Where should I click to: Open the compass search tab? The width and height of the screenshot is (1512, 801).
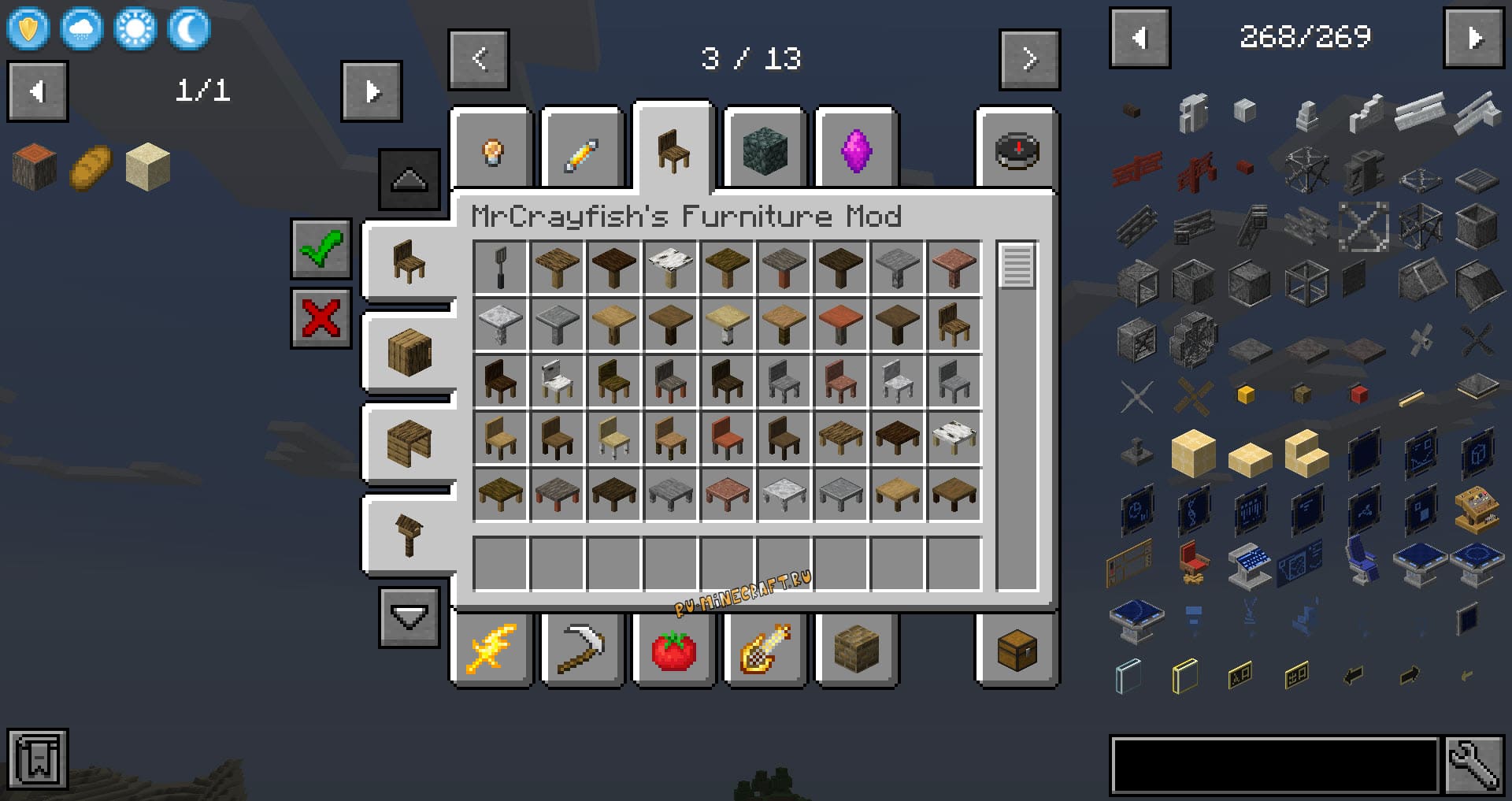point(1017,150)
